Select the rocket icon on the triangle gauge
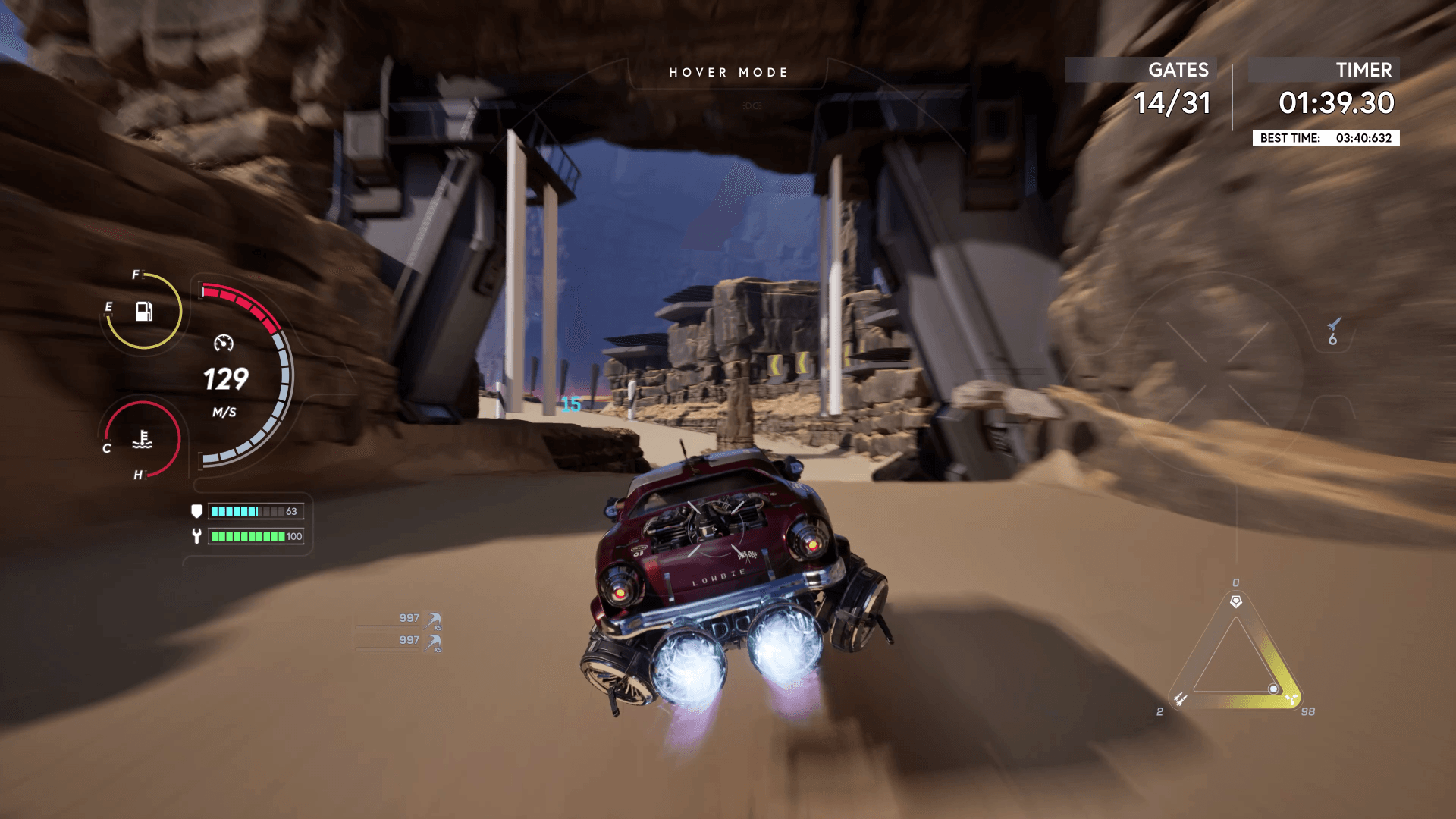 (x=1181, y=699)
